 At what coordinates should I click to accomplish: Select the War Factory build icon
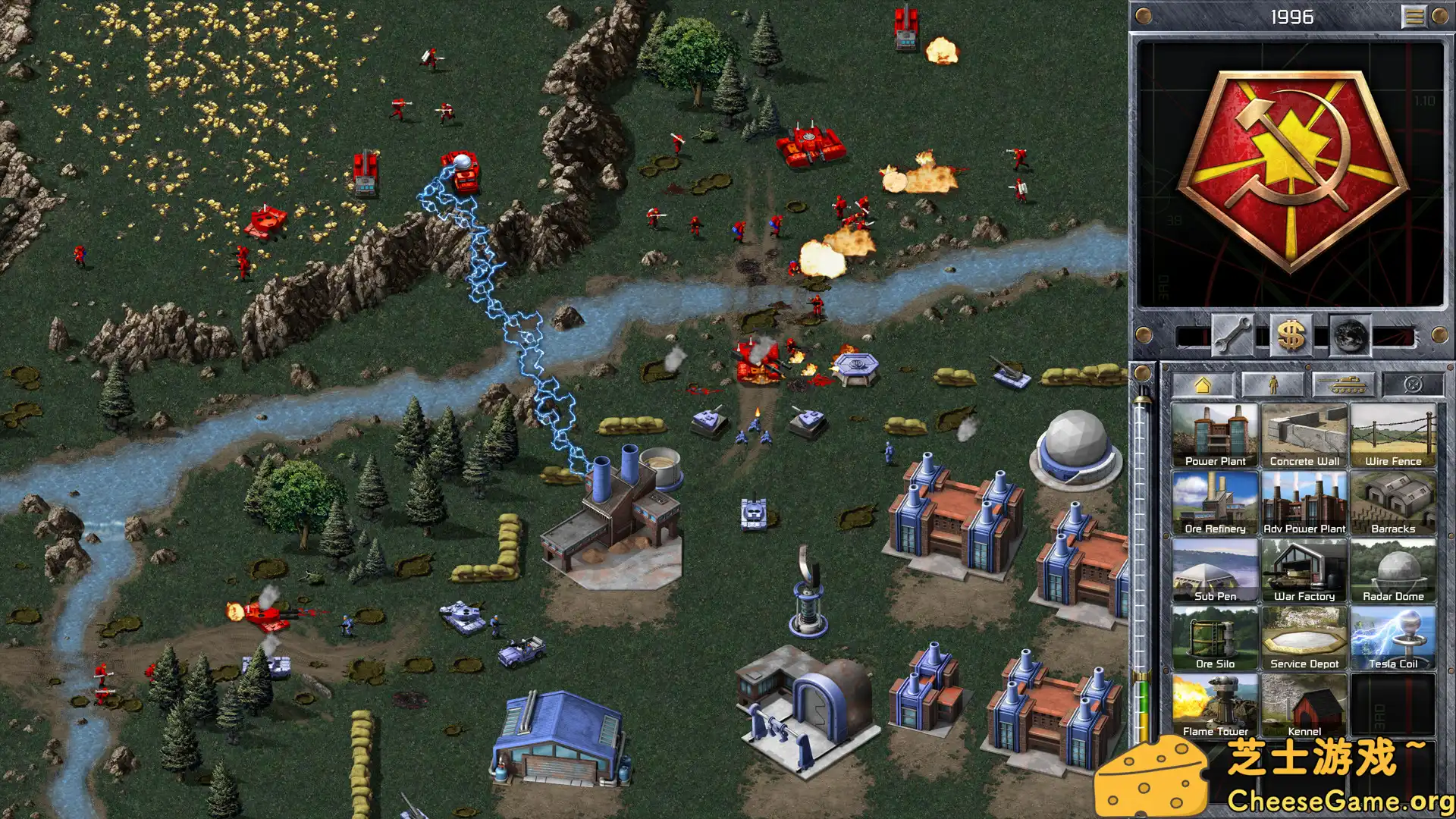pyautogui.click(x=1304, y=570)
